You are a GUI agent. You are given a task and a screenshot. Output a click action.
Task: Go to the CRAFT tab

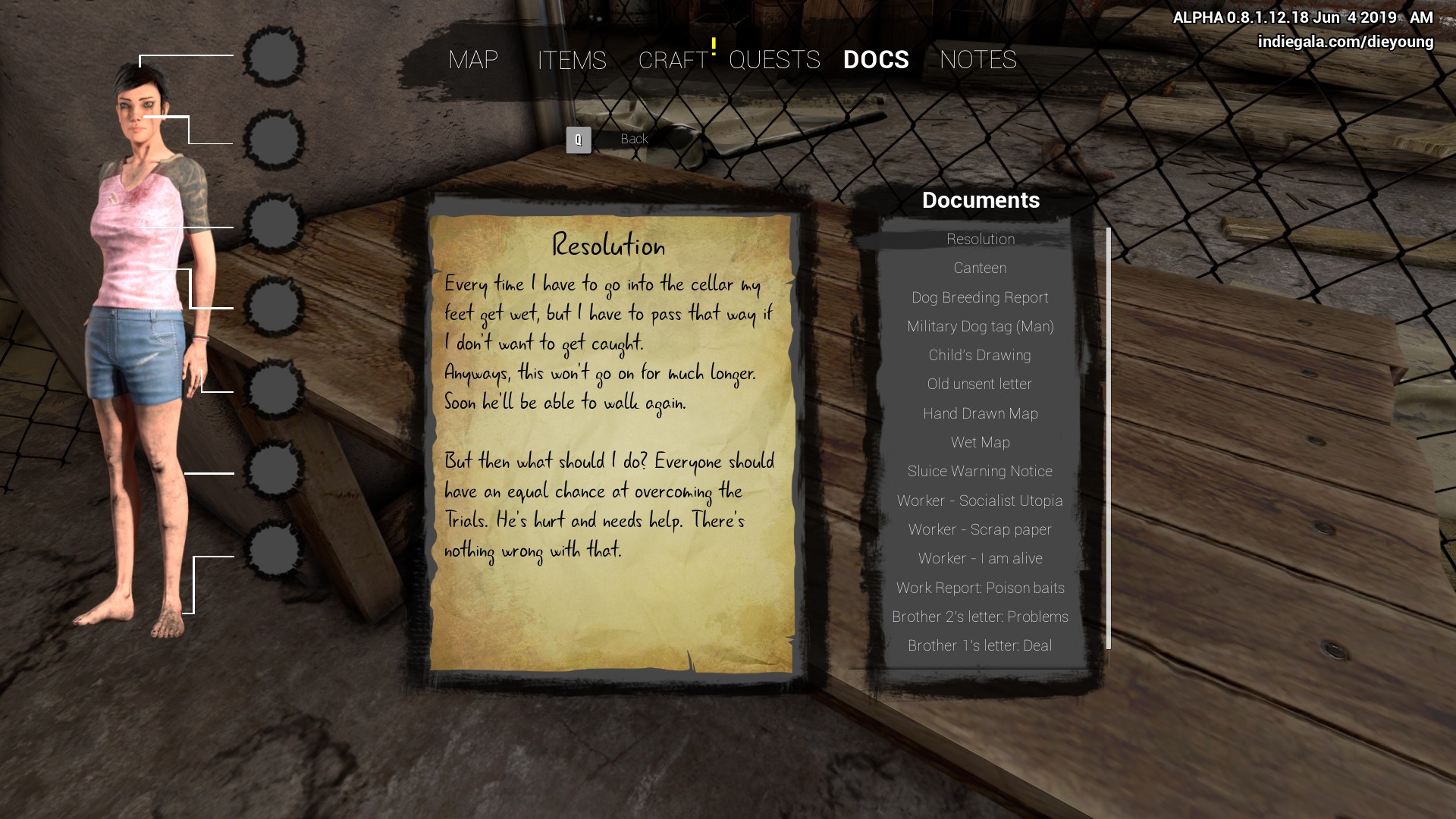[673, 60]
